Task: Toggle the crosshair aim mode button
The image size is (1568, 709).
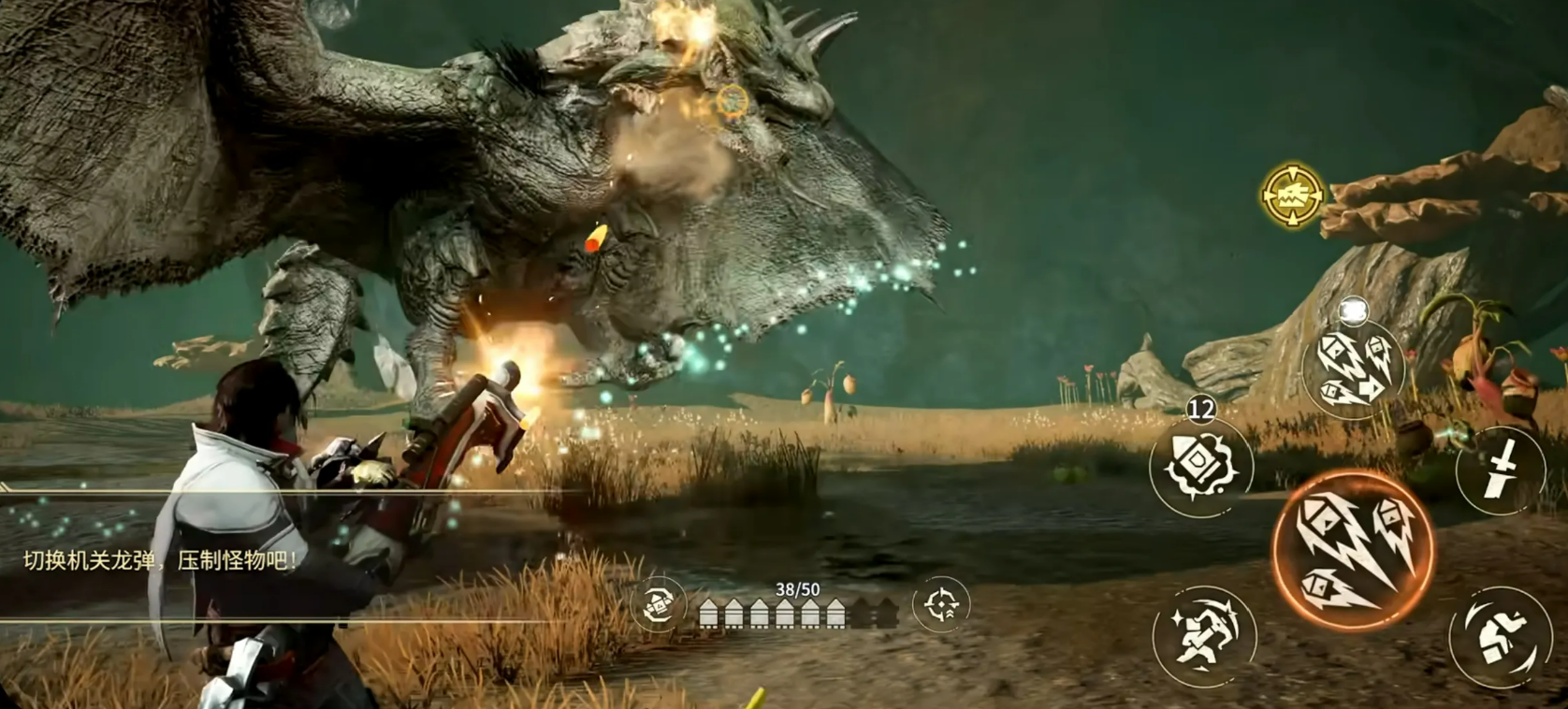Action: (940, 604)
